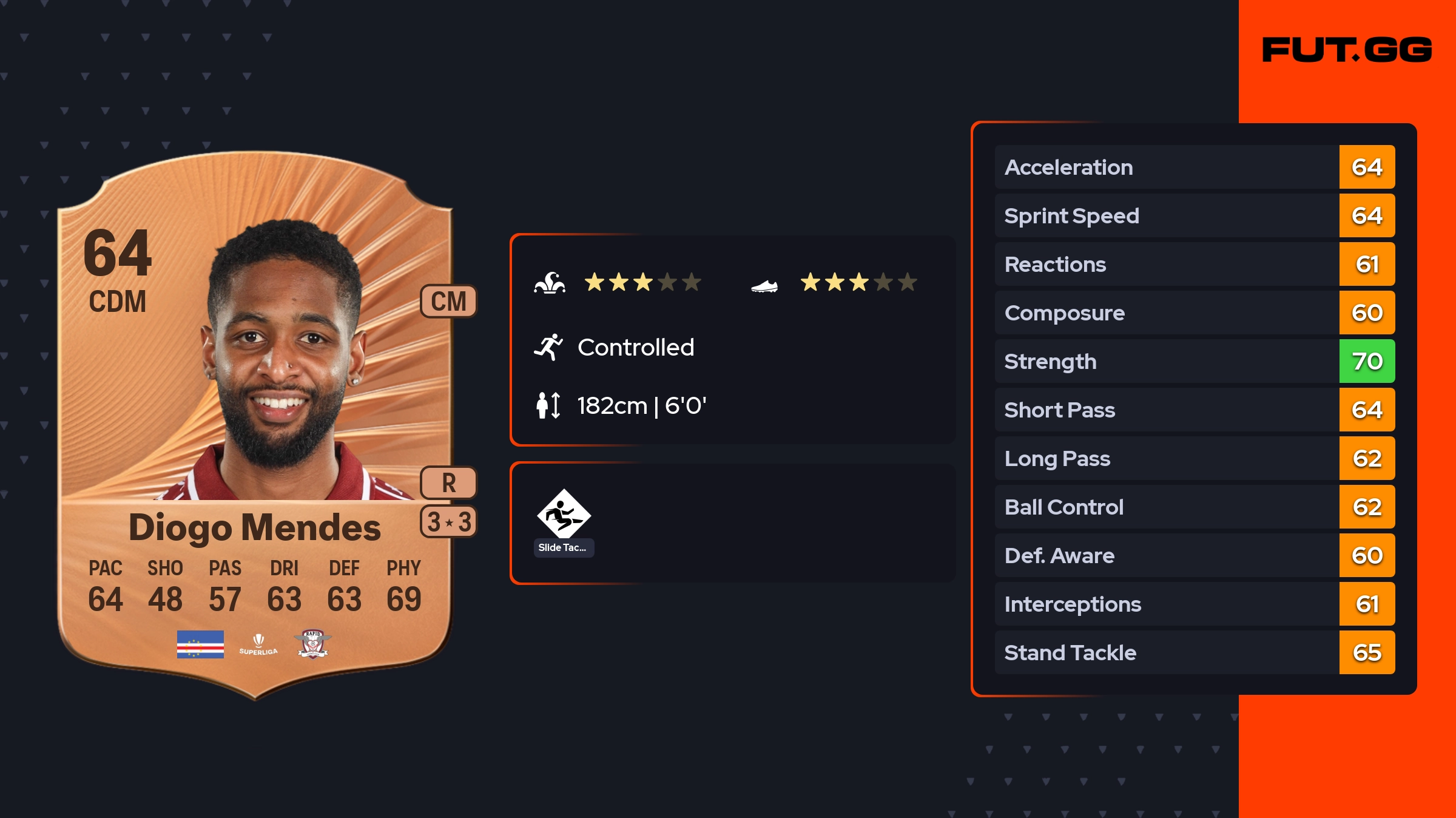This screenshot has height=818, width=1456.
Task: Click the Rapid club badge on the card
Action: 313,644
